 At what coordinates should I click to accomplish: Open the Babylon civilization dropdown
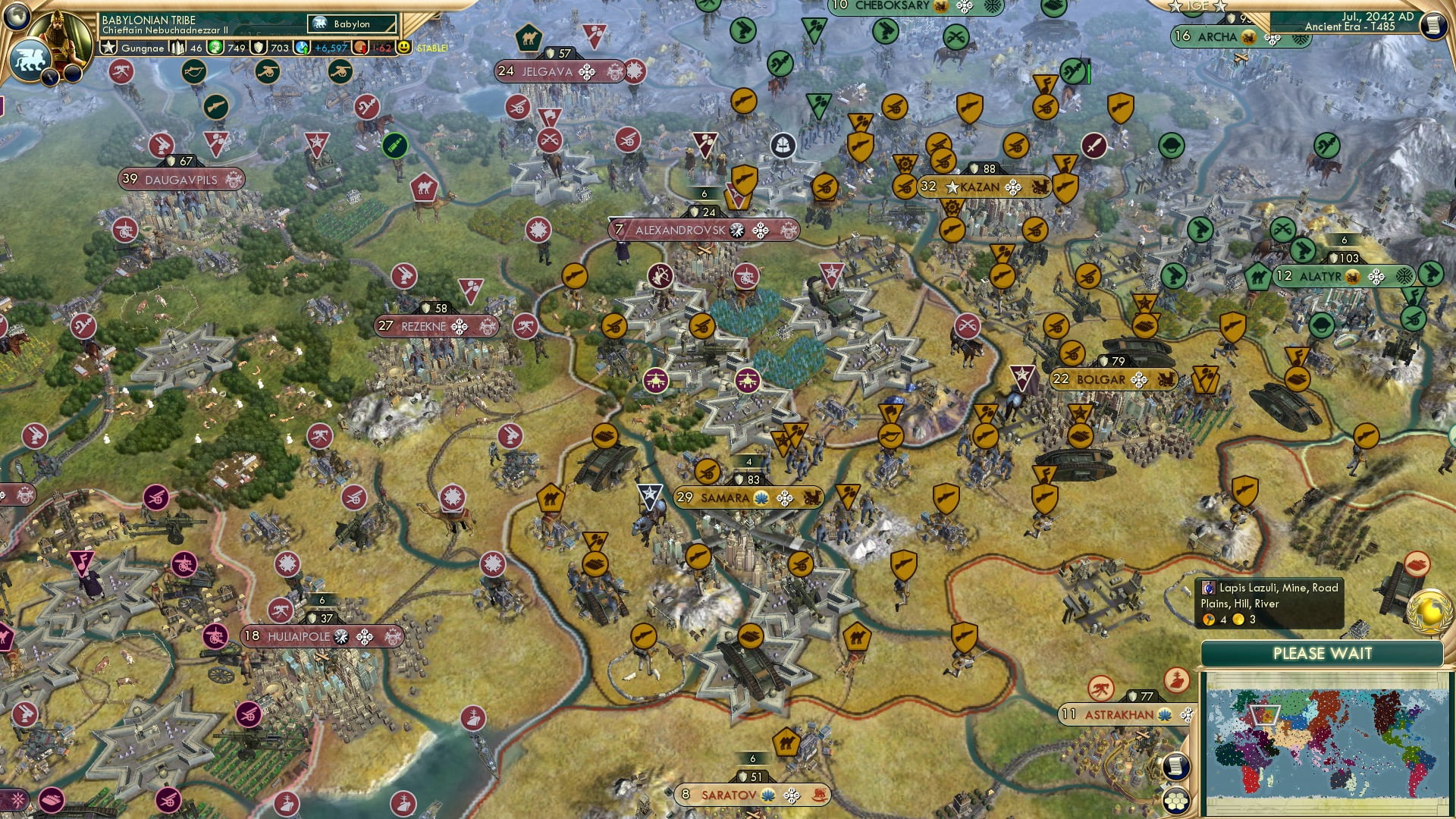(x=353, y=24)
